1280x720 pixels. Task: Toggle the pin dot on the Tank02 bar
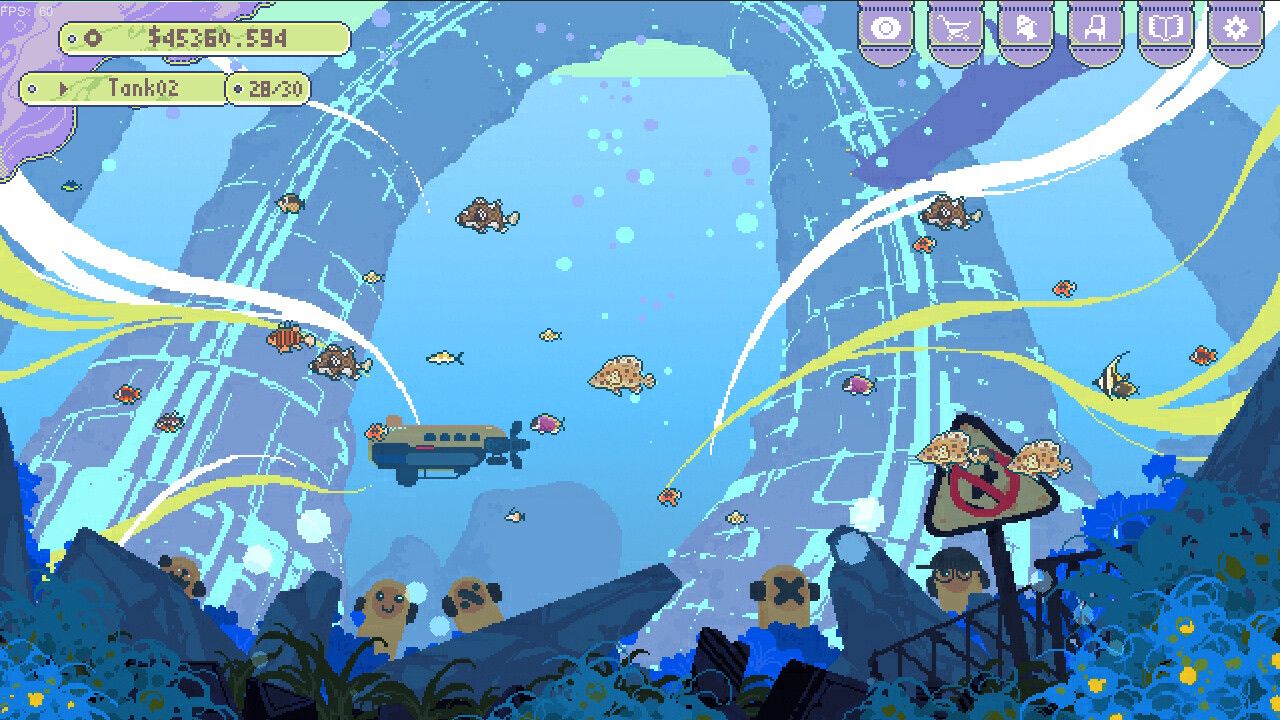tap(32, 88)
